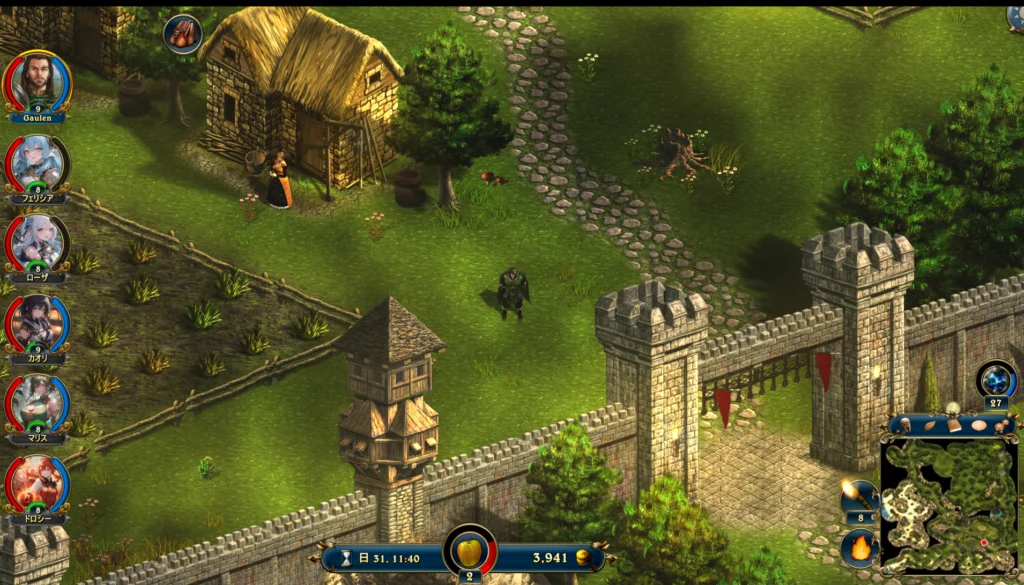Select the ドロシー party portrait

click(x=37, y=483)
